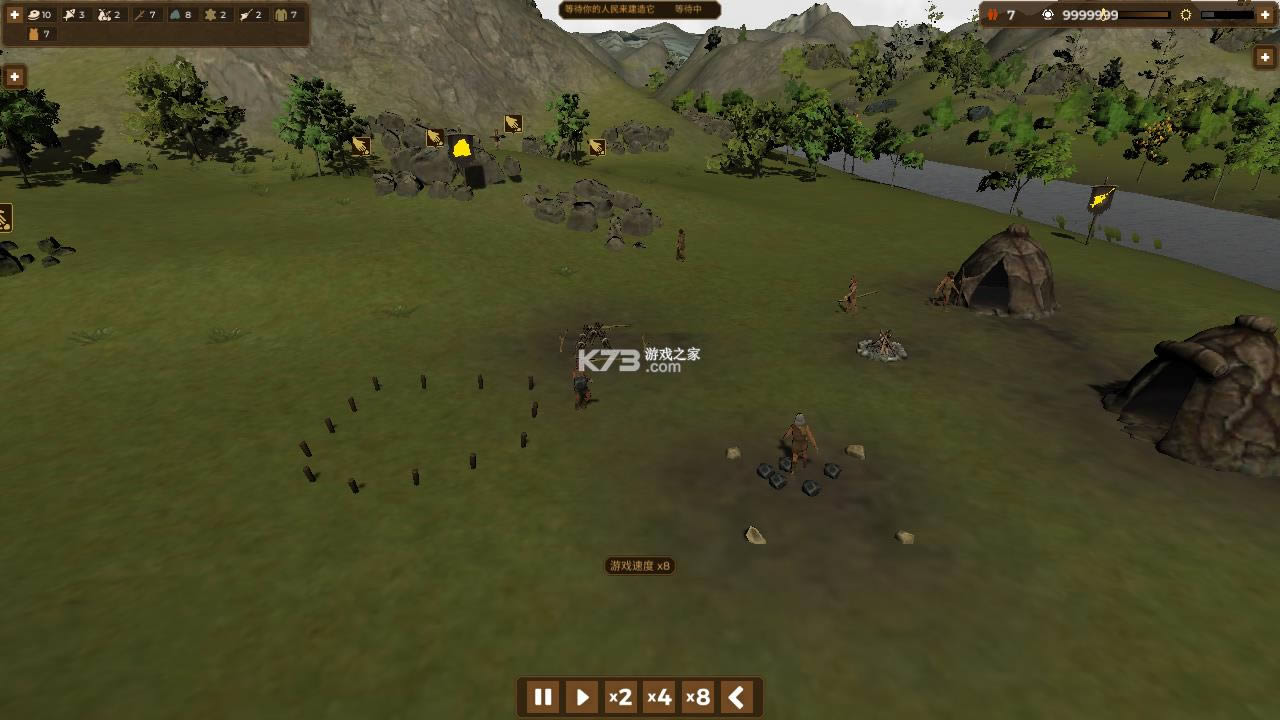Click the brown resource progress bar

click(1143, 15)
